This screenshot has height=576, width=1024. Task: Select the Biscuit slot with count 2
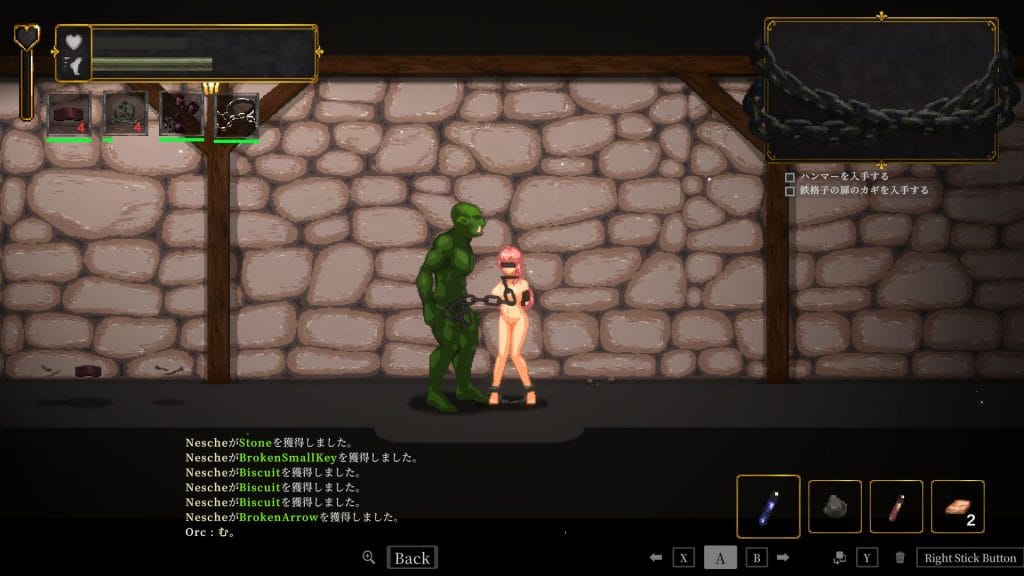point(958,507)
